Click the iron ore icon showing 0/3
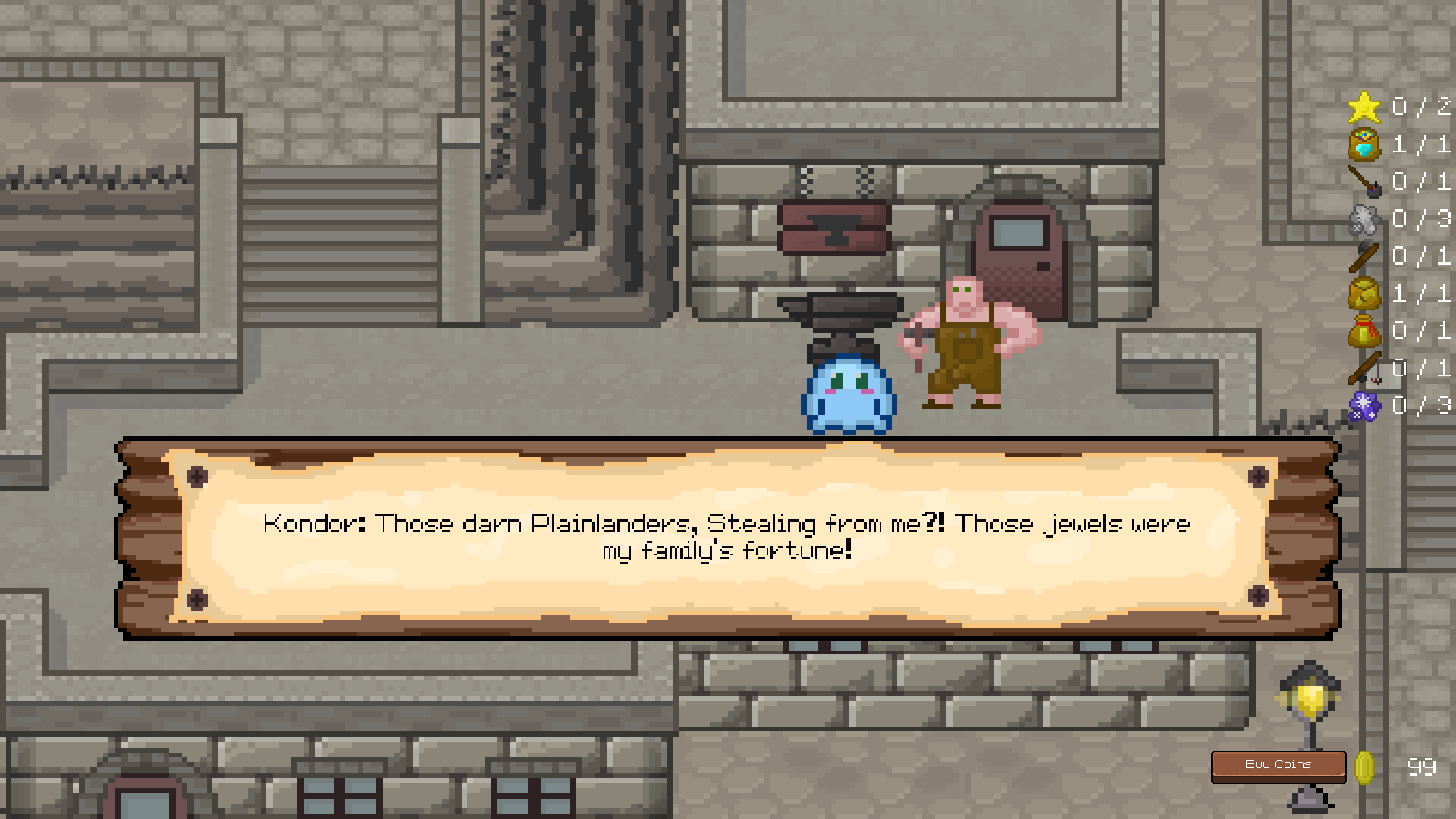 click(1365, 219)
